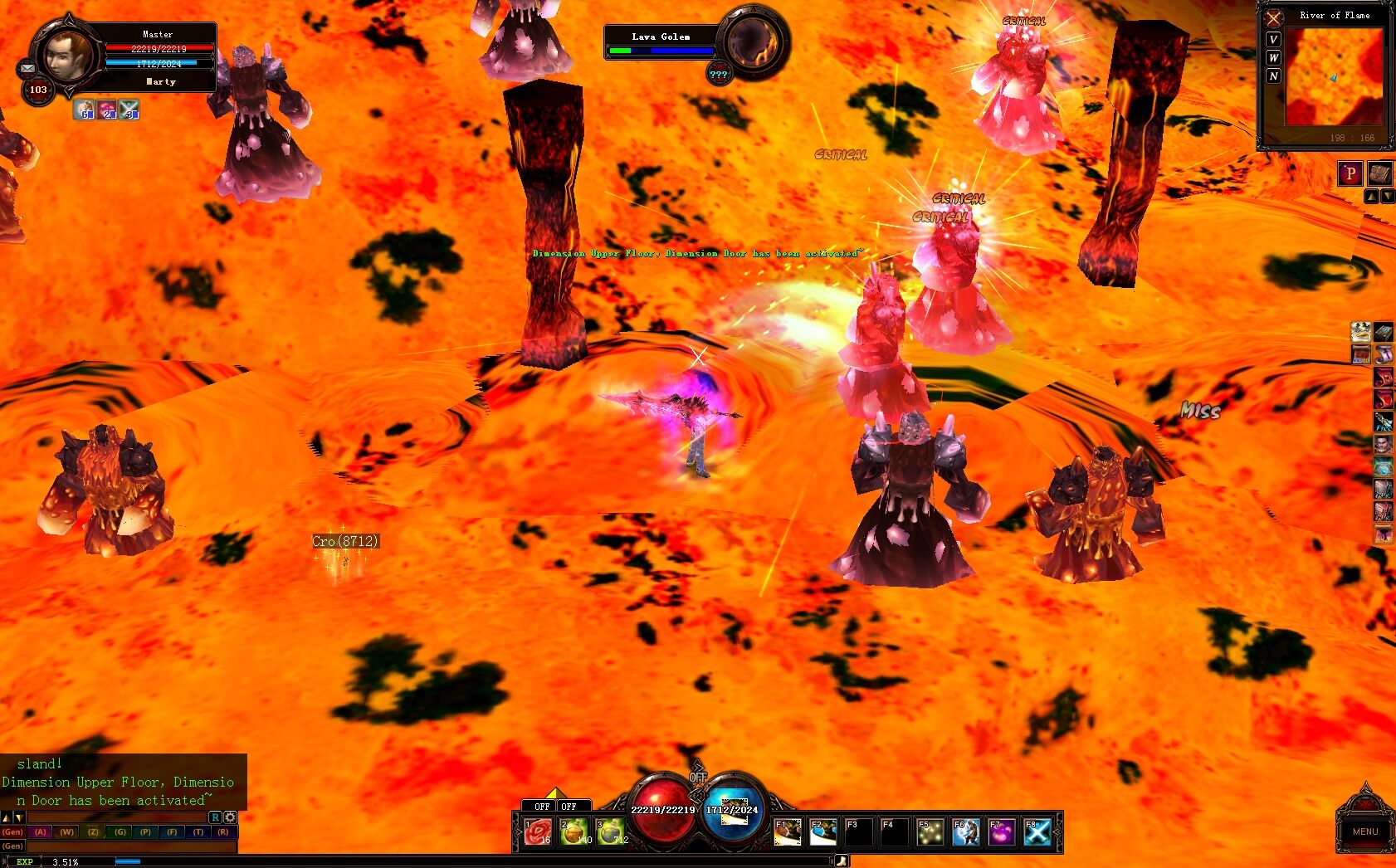Image resolution: width=1396 pixels, height=868 pixels.
Task: Open the leather bag inventory icon
Action: [1379, 173]
